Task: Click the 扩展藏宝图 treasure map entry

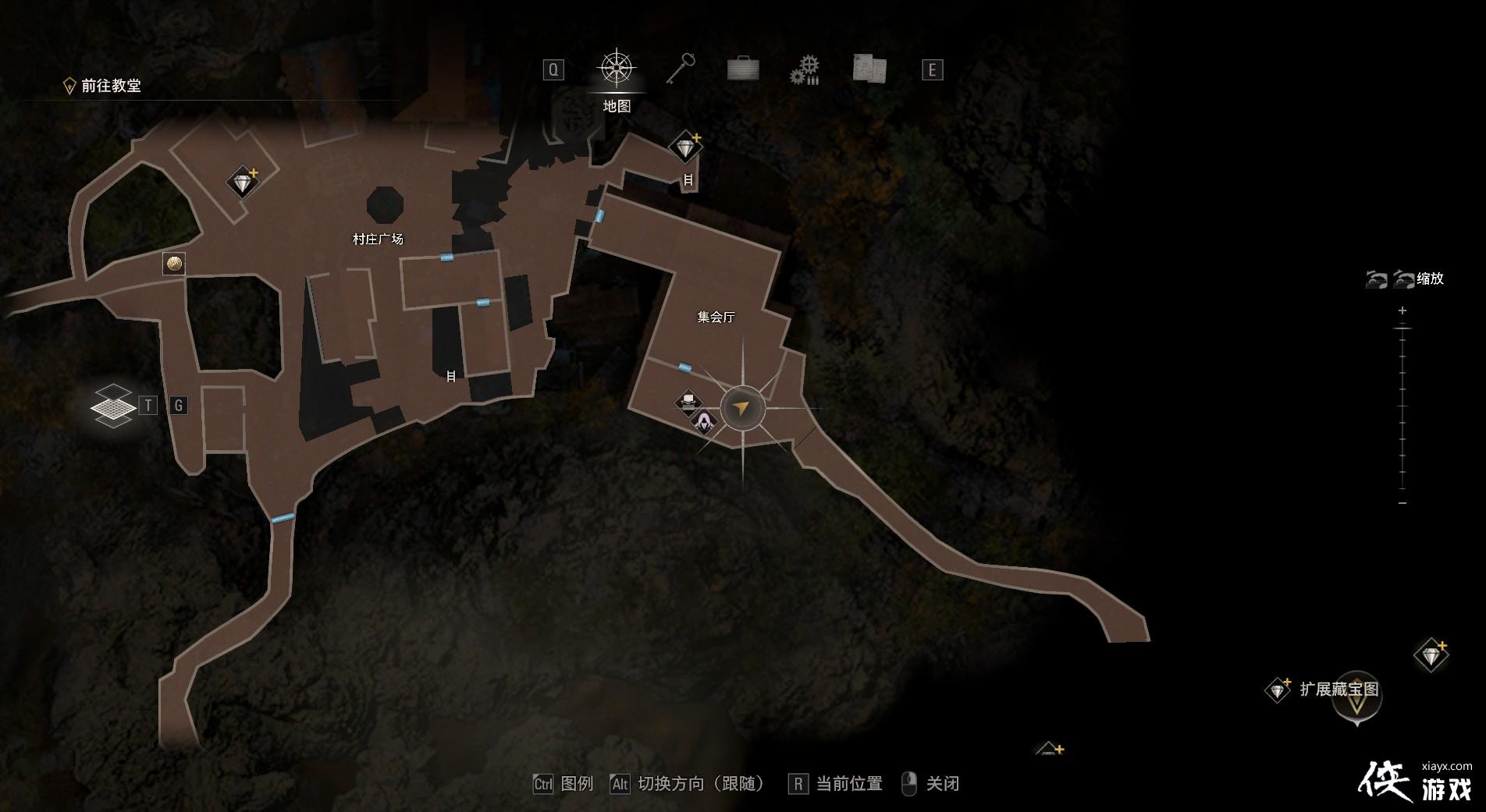Action: point(1338,690)
